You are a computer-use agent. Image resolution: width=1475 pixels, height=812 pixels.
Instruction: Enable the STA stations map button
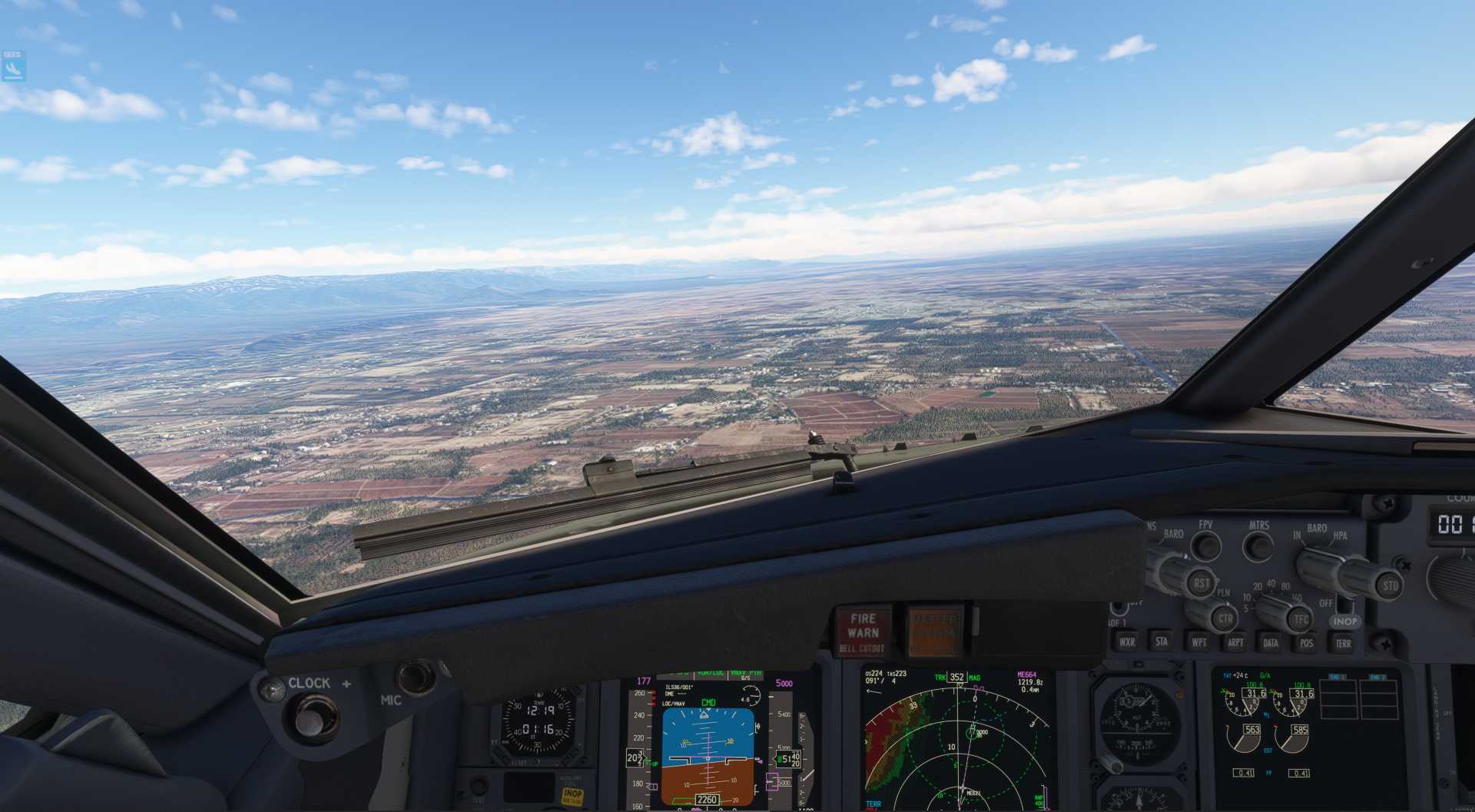click(1162, 641)
